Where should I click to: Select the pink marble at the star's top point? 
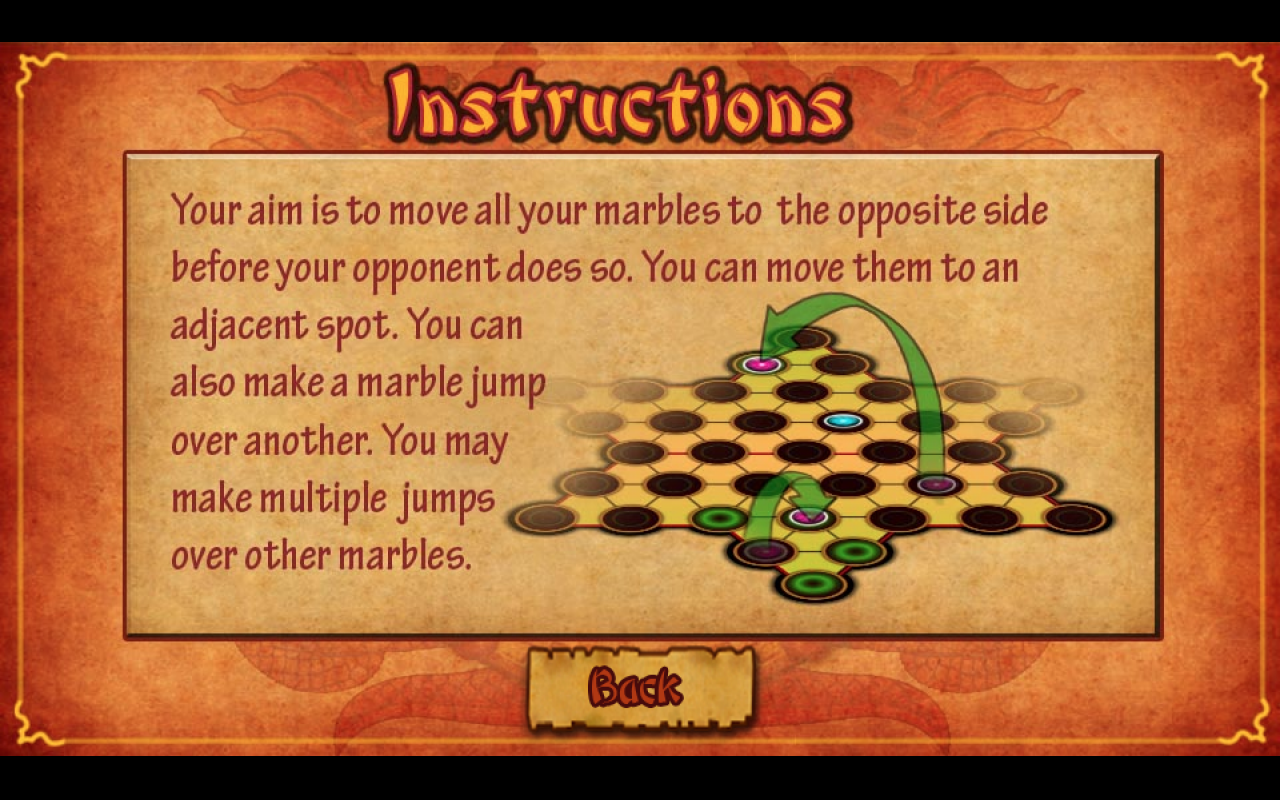(x=761, y=365)
